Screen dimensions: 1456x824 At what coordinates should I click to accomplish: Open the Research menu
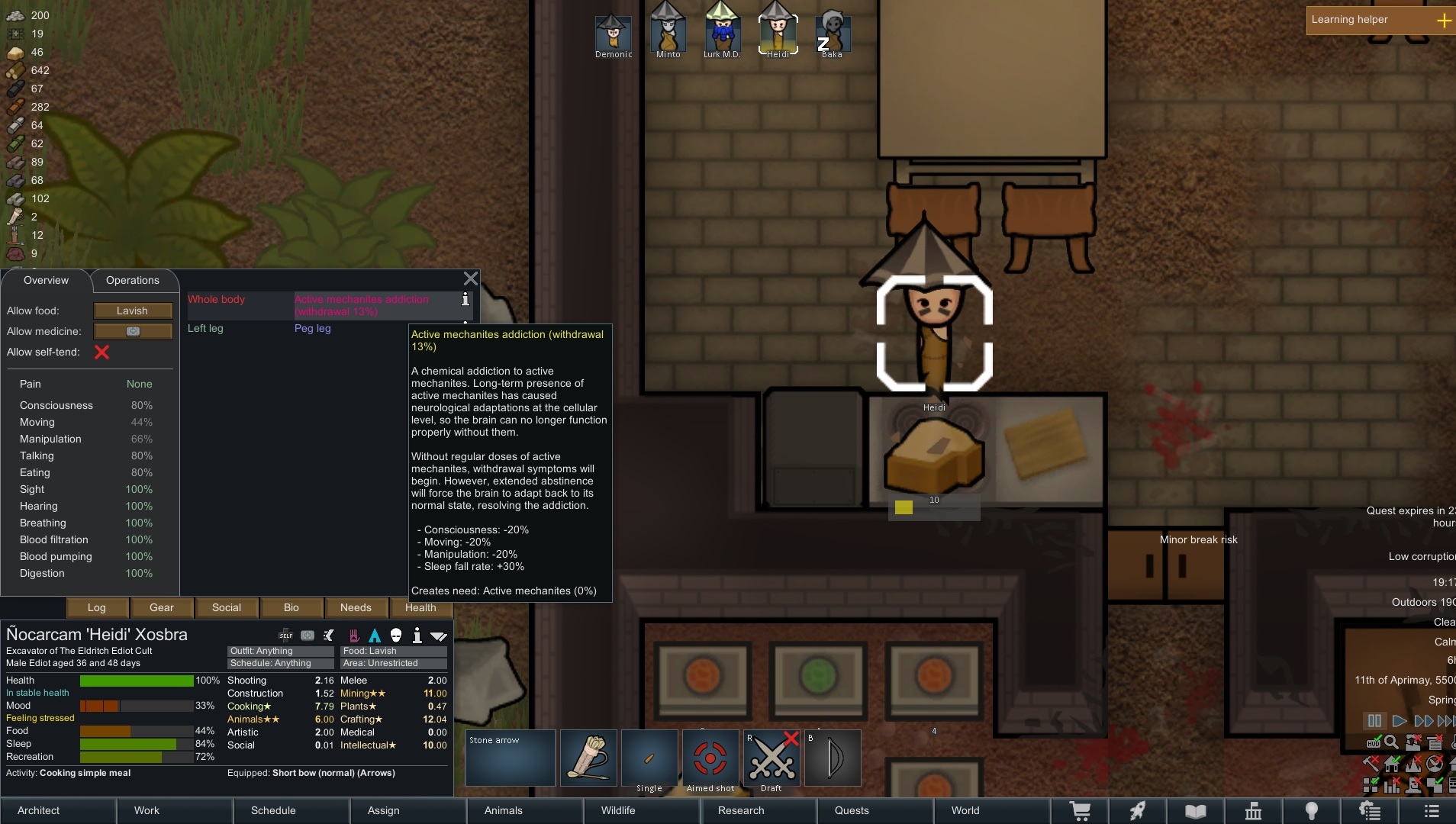(740, 810)
